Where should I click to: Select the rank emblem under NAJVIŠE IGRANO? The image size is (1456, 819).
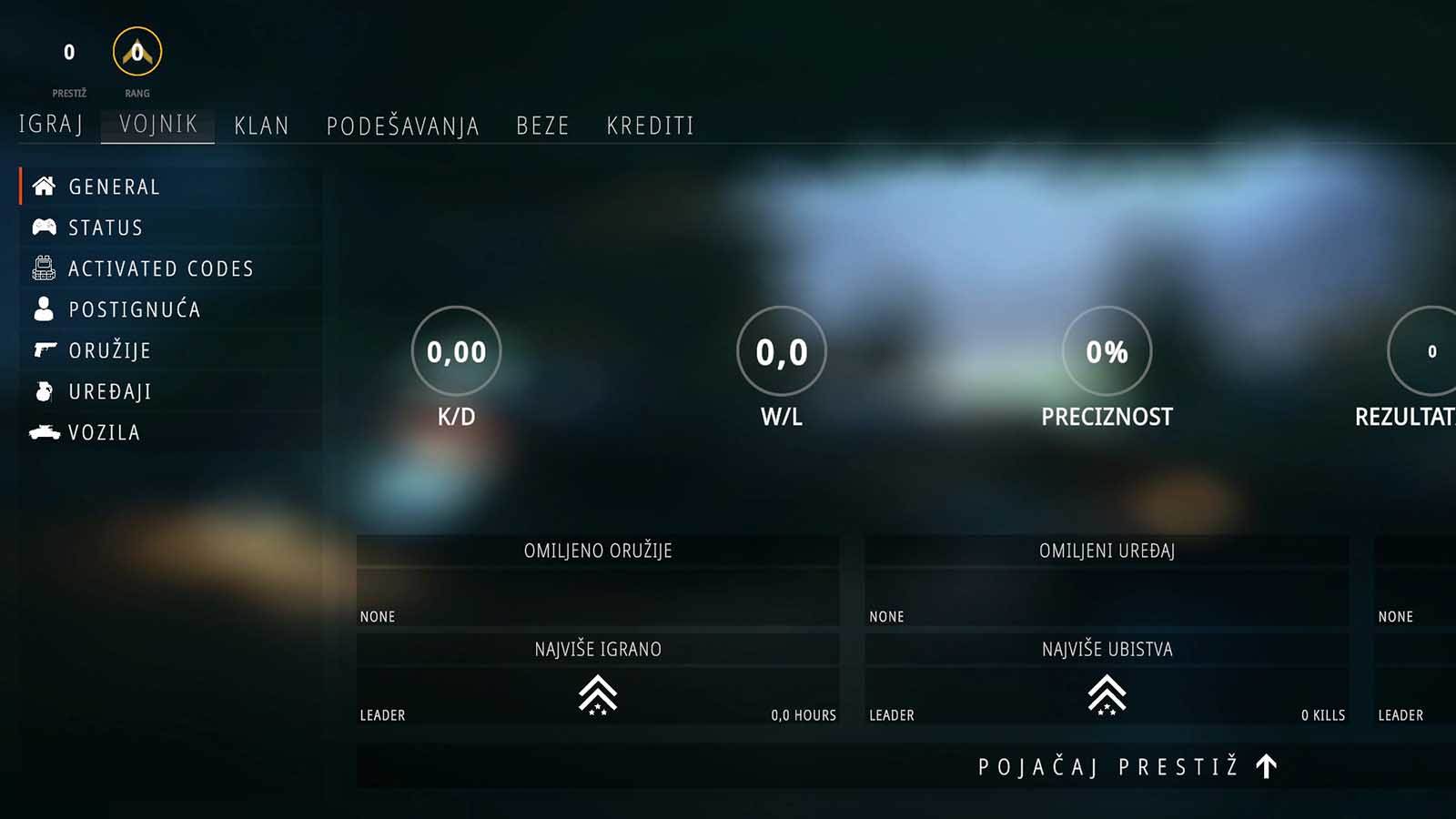coord(598,696)
